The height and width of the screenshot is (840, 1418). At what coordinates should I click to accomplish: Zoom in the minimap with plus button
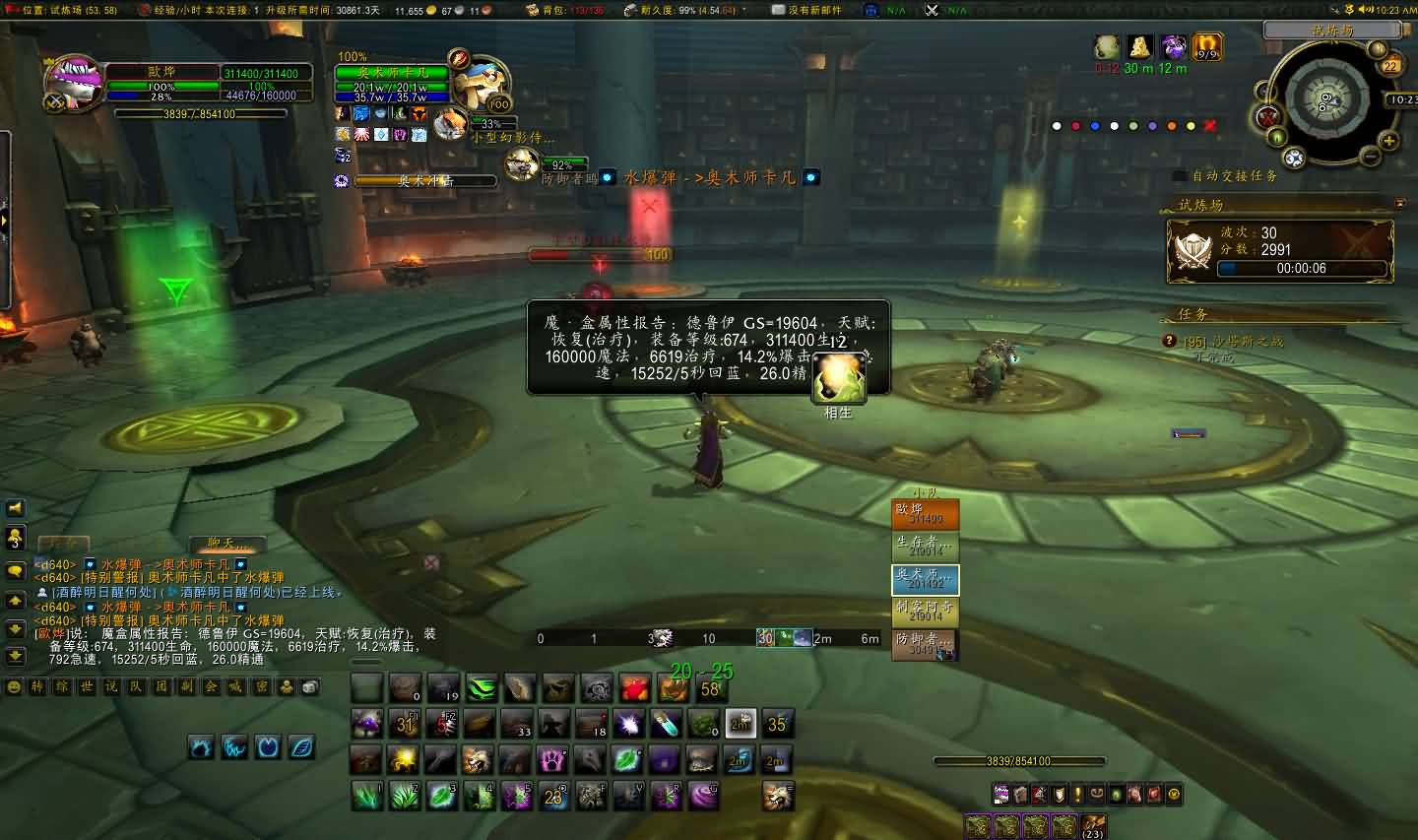(x=1389, y=141)
